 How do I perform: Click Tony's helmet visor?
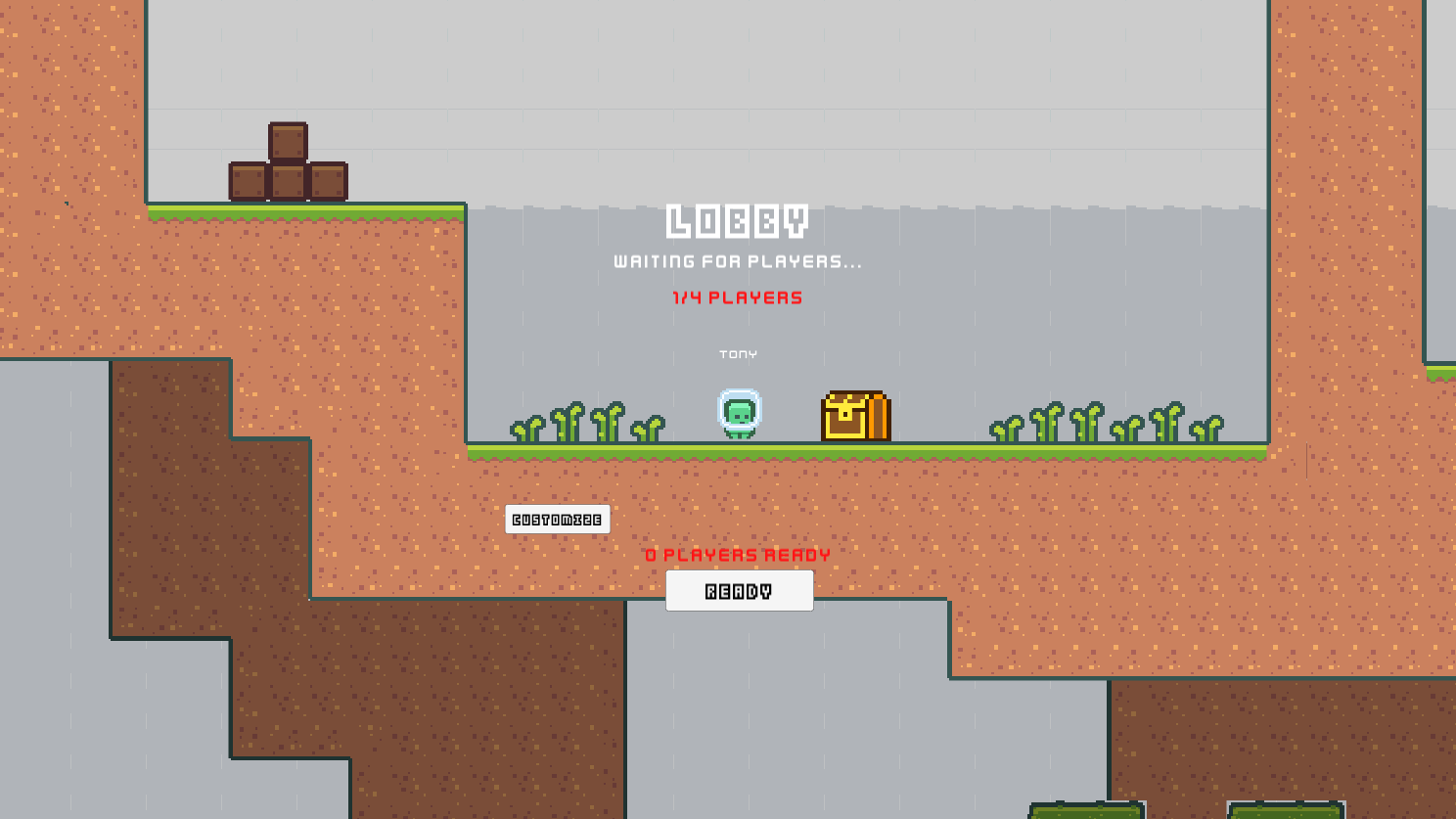click(x=740, y=407)
